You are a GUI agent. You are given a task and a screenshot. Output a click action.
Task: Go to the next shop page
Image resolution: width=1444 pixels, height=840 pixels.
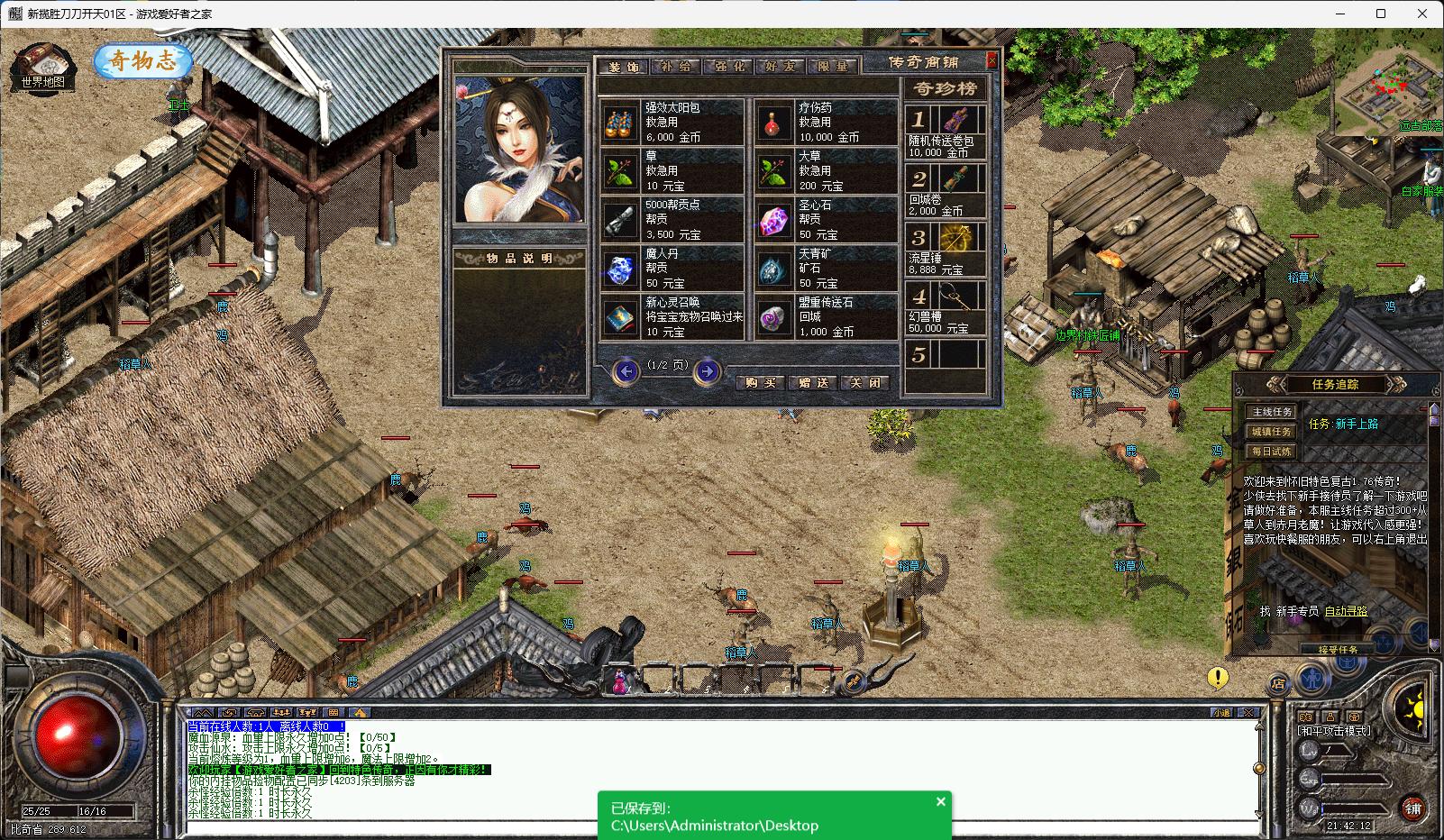pyautogui.click(x=708, y=370)
